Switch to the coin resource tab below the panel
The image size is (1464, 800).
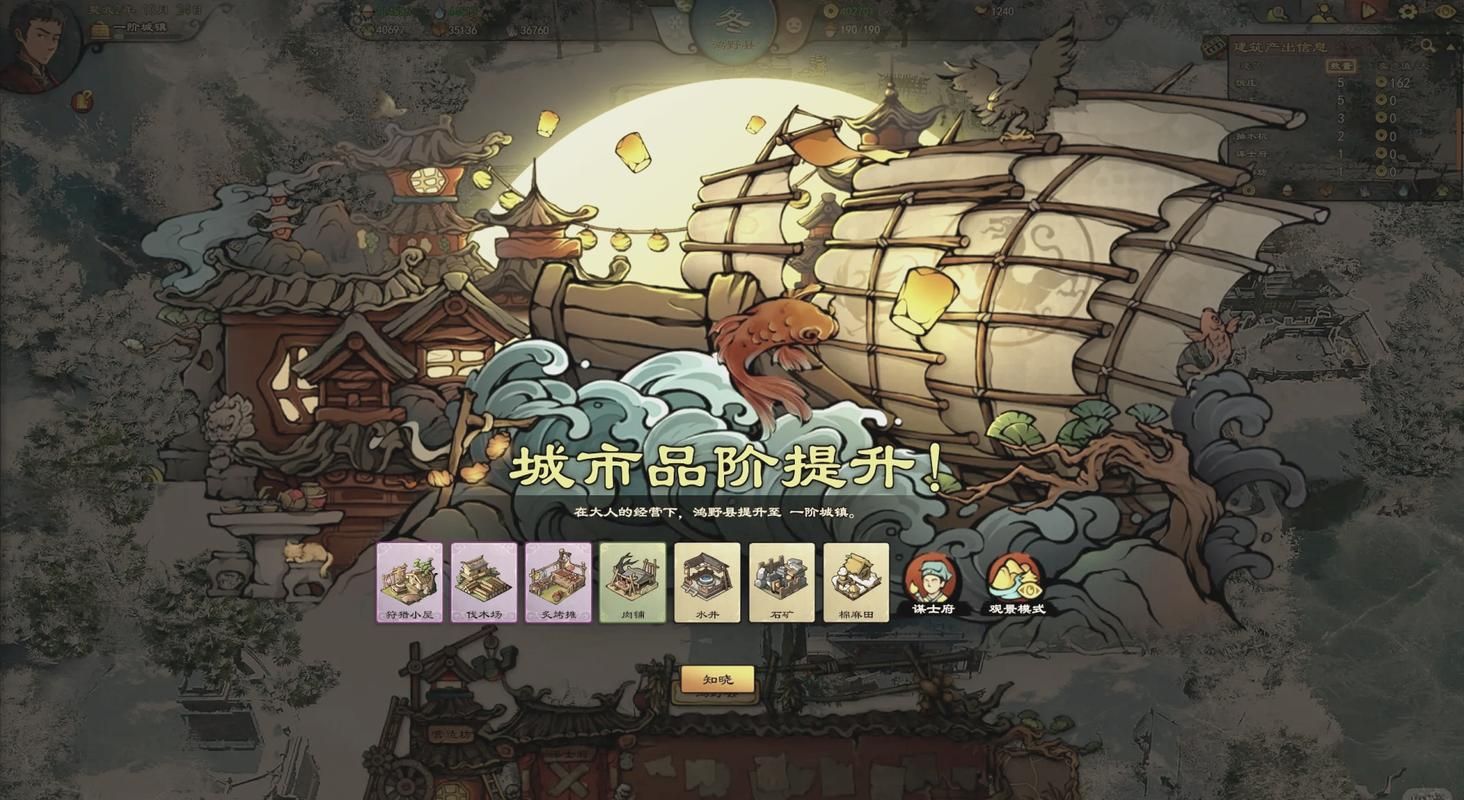pyautogui.click(x=1248, y=188)
